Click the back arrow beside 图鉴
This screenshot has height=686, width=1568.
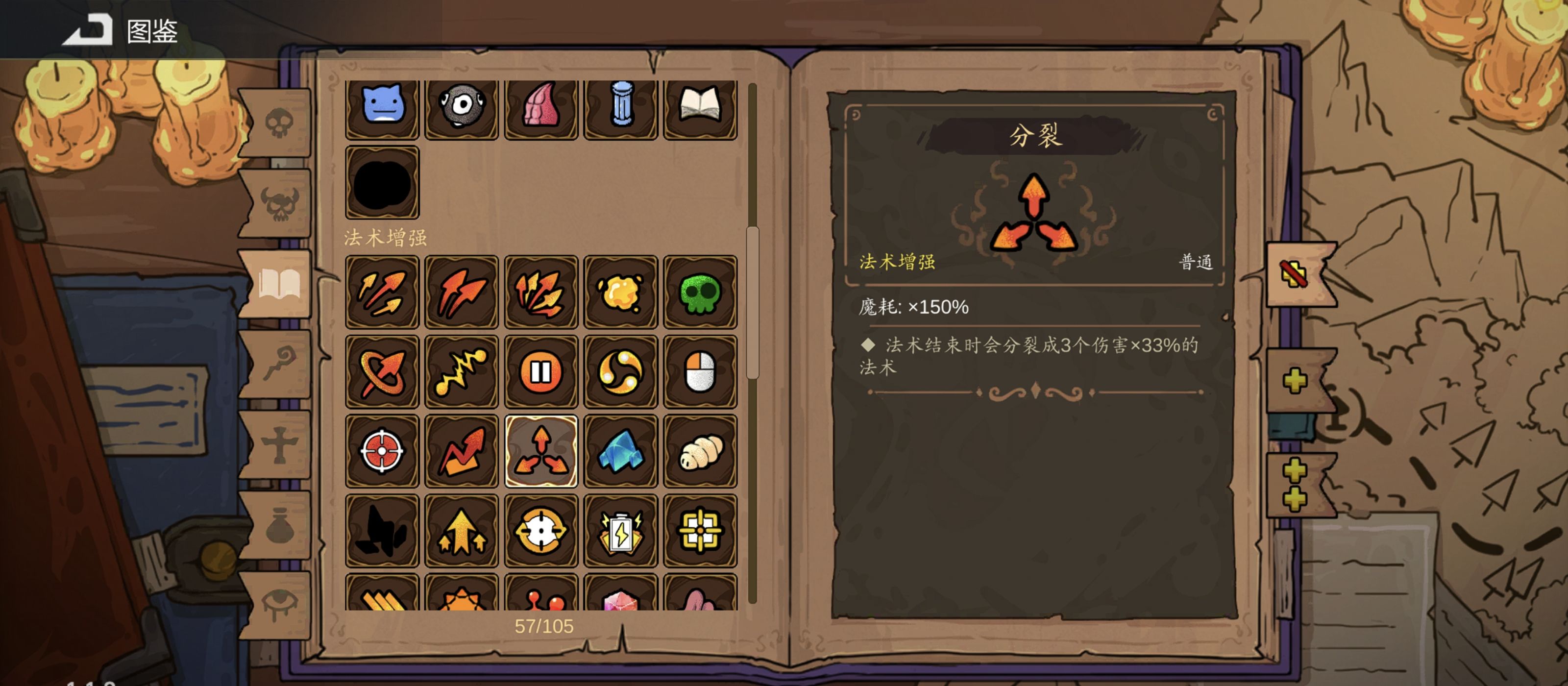pyautogui.click(x=87, y=29)
